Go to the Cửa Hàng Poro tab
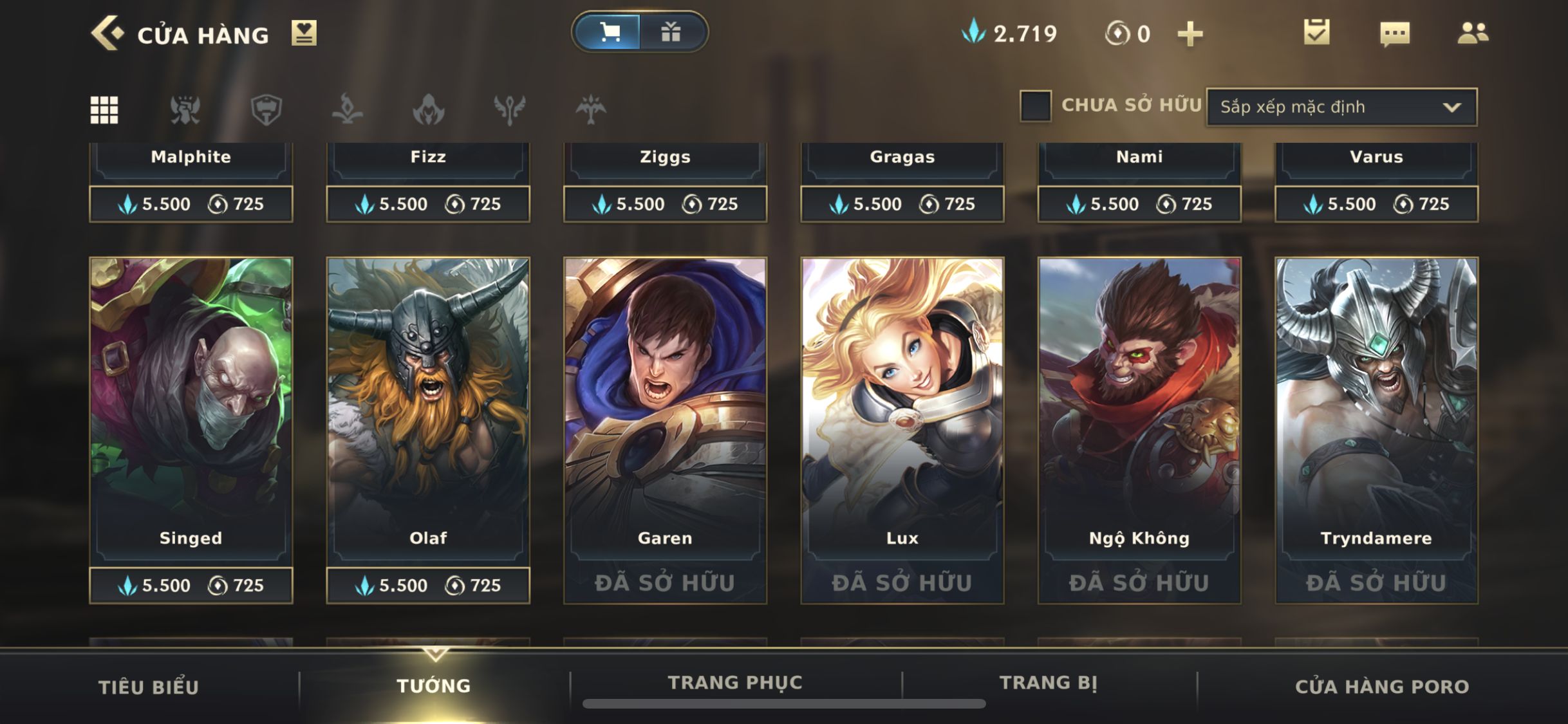This screenshot has width=1568, height=724. pyautogui.click(x=1382, y=687)
